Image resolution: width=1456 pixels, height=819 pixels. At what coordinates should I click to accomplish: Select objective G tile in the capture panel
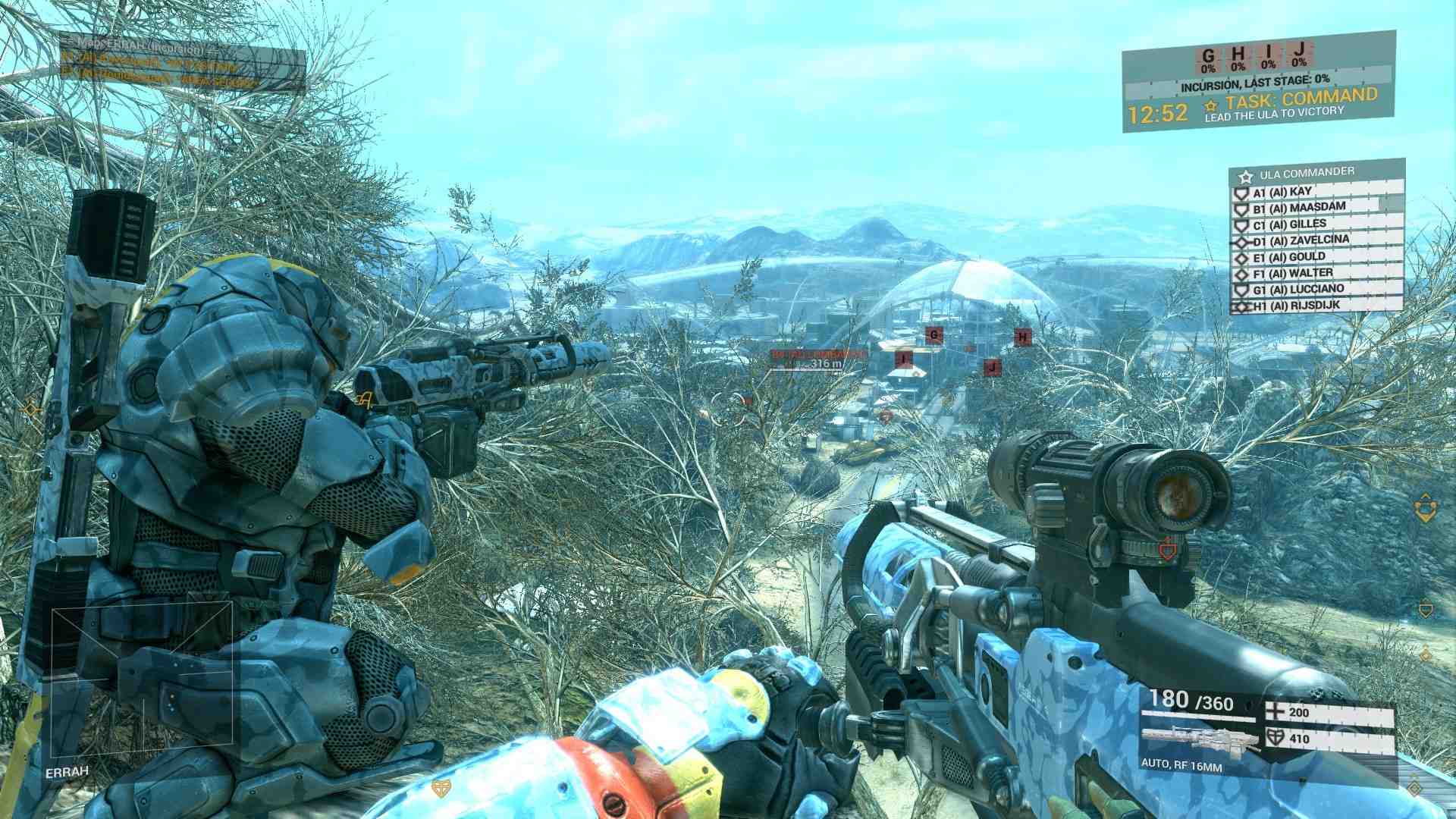coord(1208,57)
